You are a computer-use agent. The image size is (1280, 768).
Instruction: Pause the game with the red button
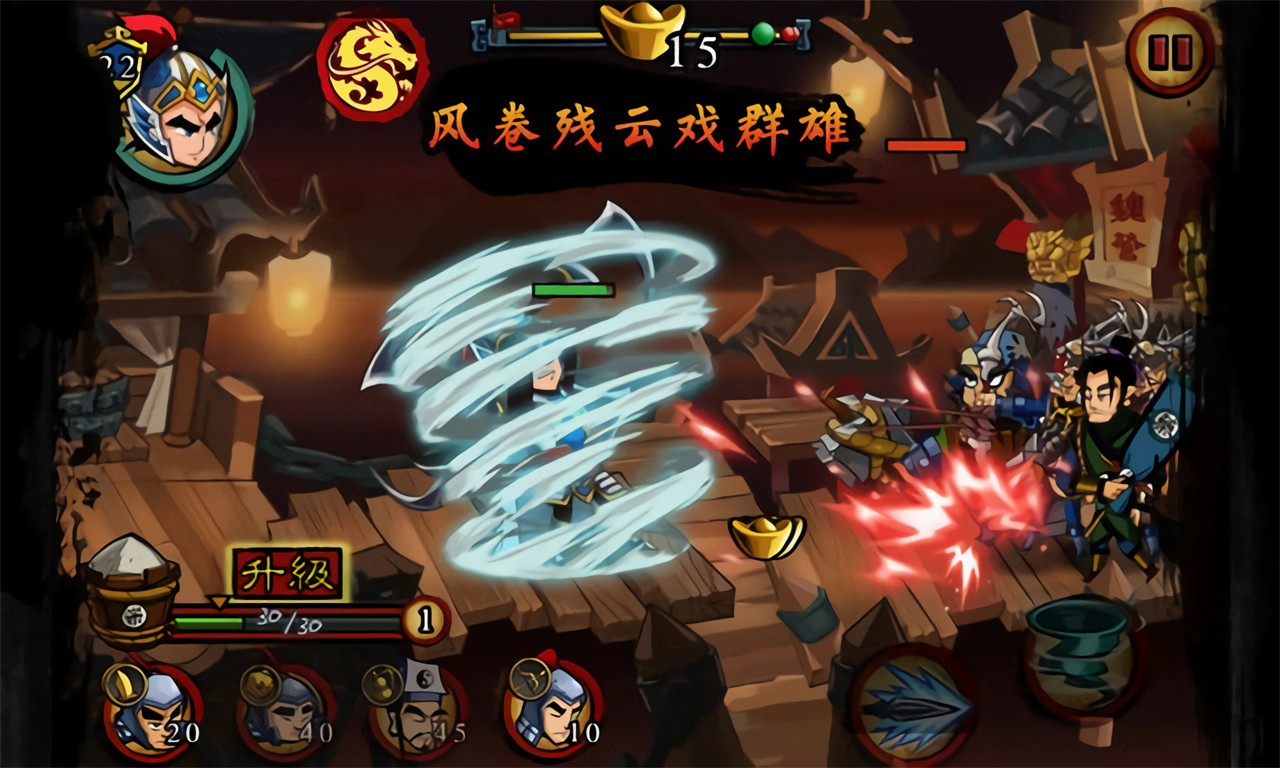tap(1169, 51)
